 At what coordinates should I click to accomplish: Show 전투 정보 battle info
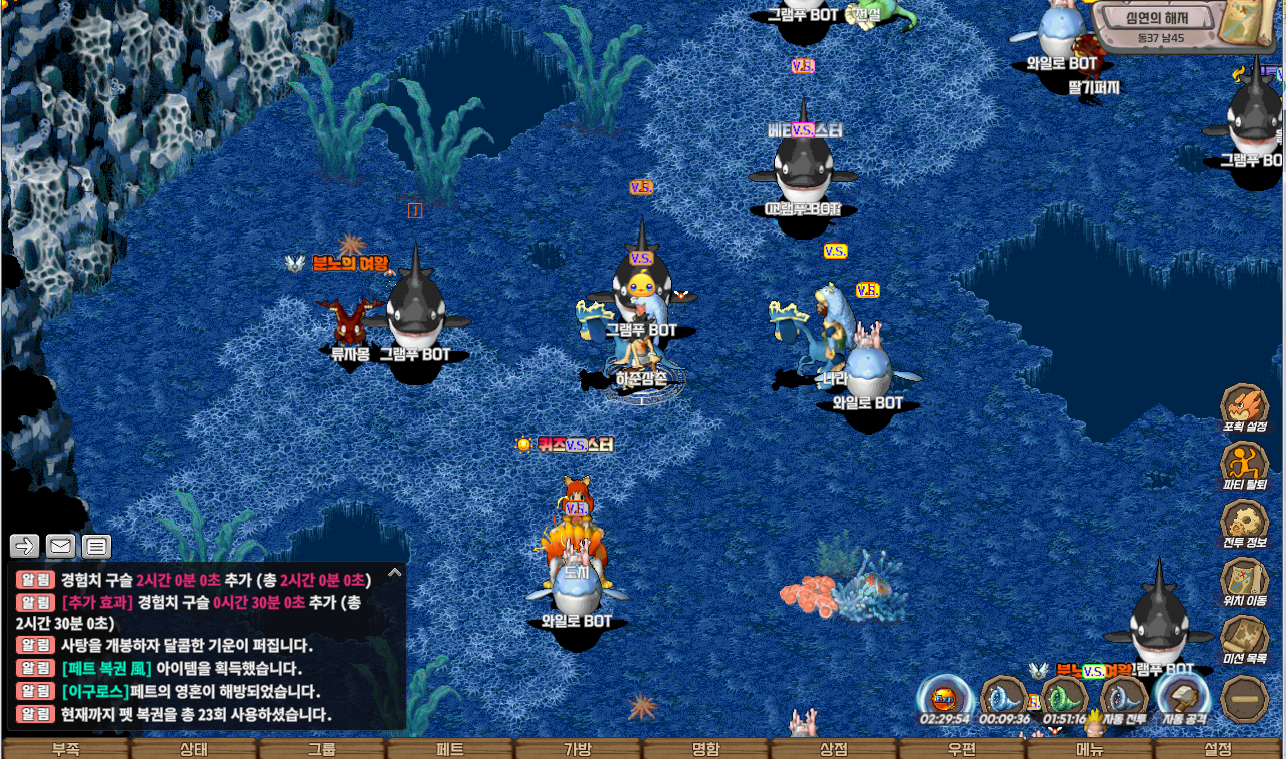(1245, 522)
